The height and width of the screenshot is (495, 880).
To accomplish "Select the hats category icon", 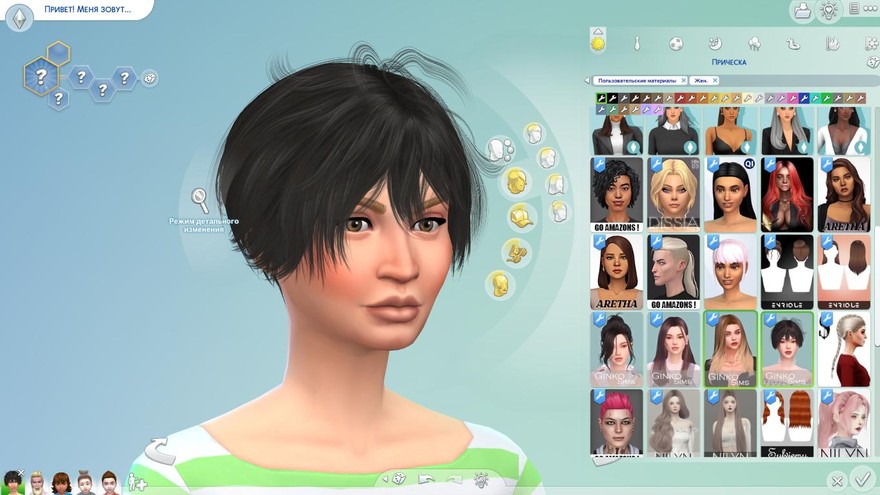I will [x=518, y=216].
